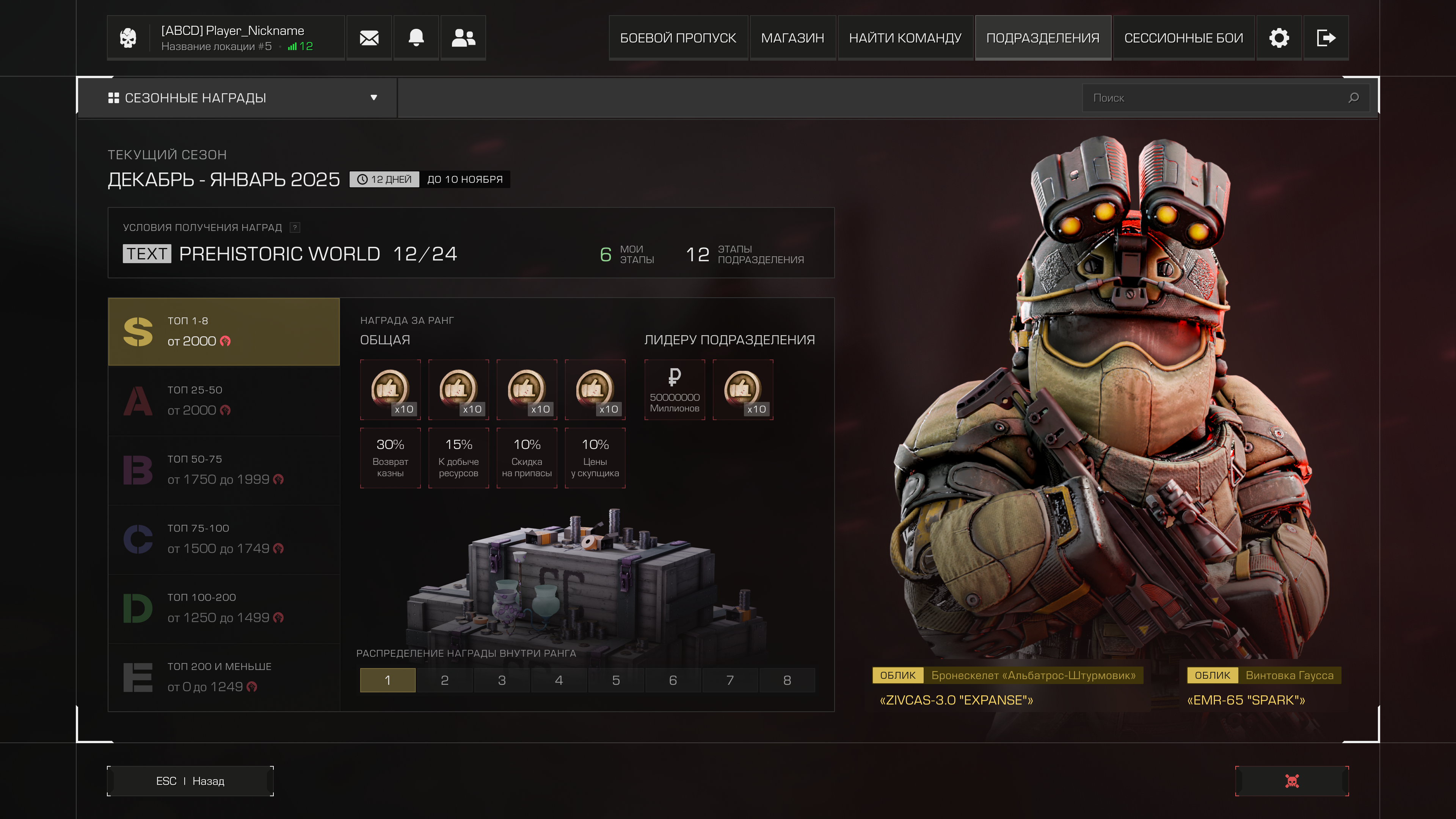Select rank D ТОП 100-200 row
Viewport: 1456px width, 819px height.
pos(224,608)
